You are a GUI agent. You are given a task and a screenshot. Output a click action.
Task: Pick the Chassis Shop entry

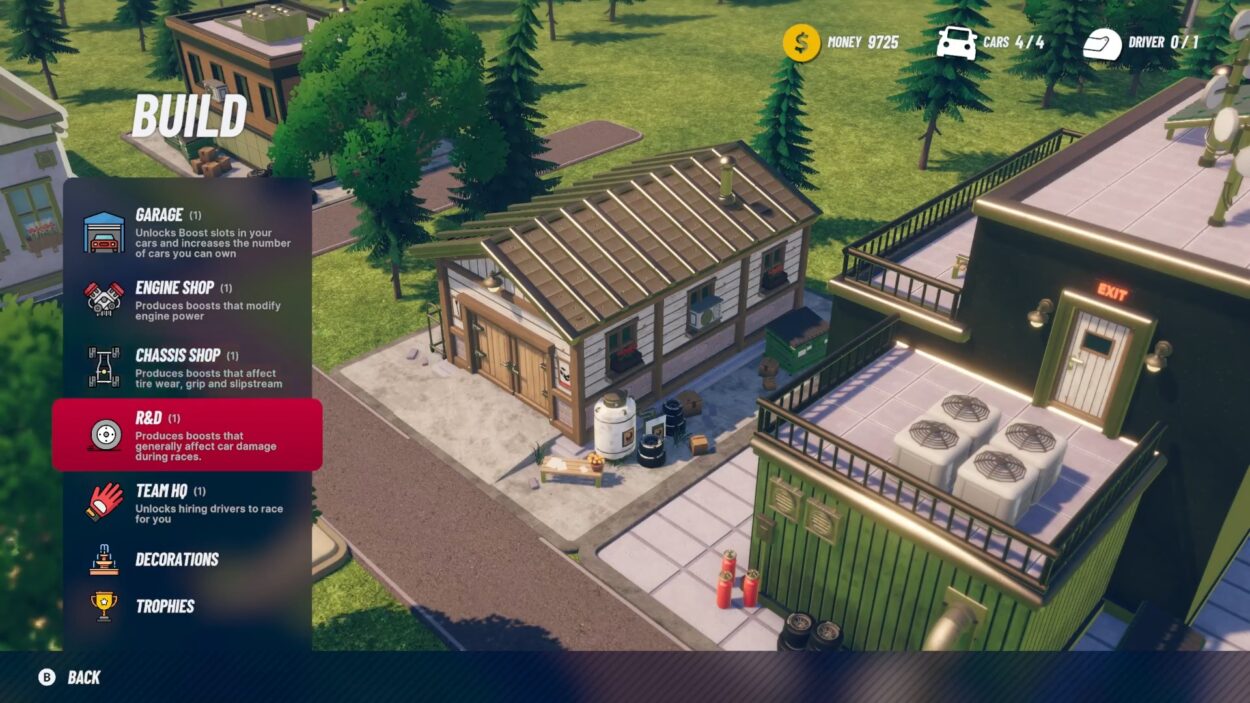[x=187, y=367]
